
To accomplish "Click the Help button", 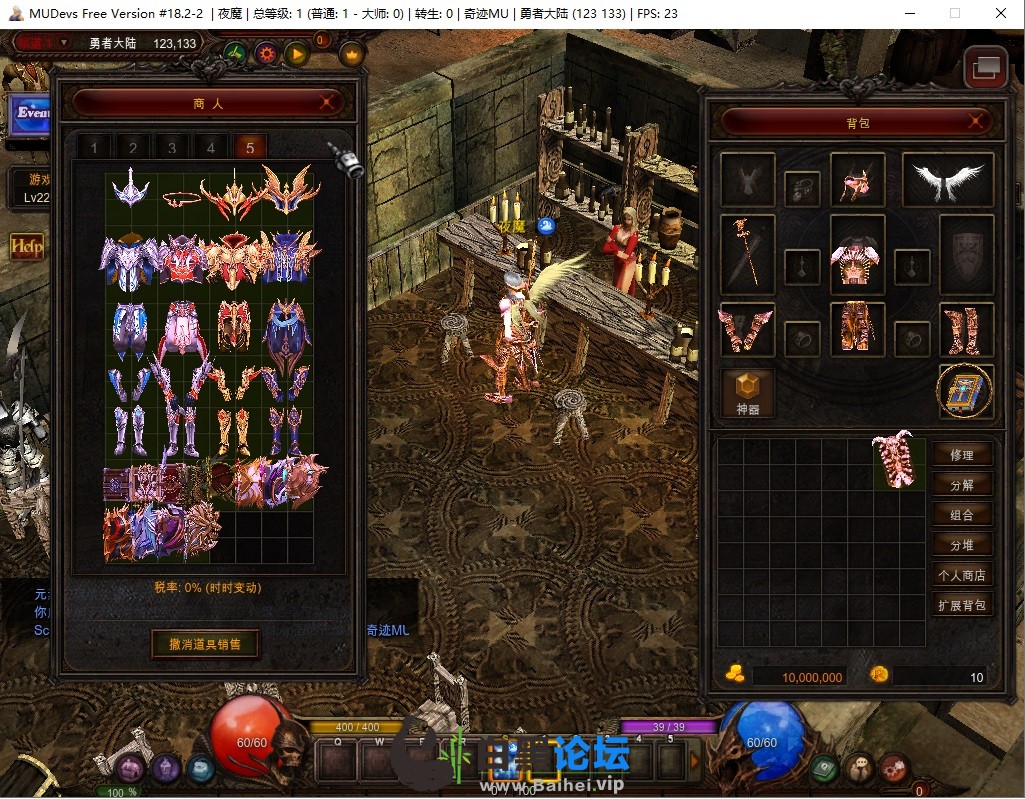I will click(x=25, y=245).
